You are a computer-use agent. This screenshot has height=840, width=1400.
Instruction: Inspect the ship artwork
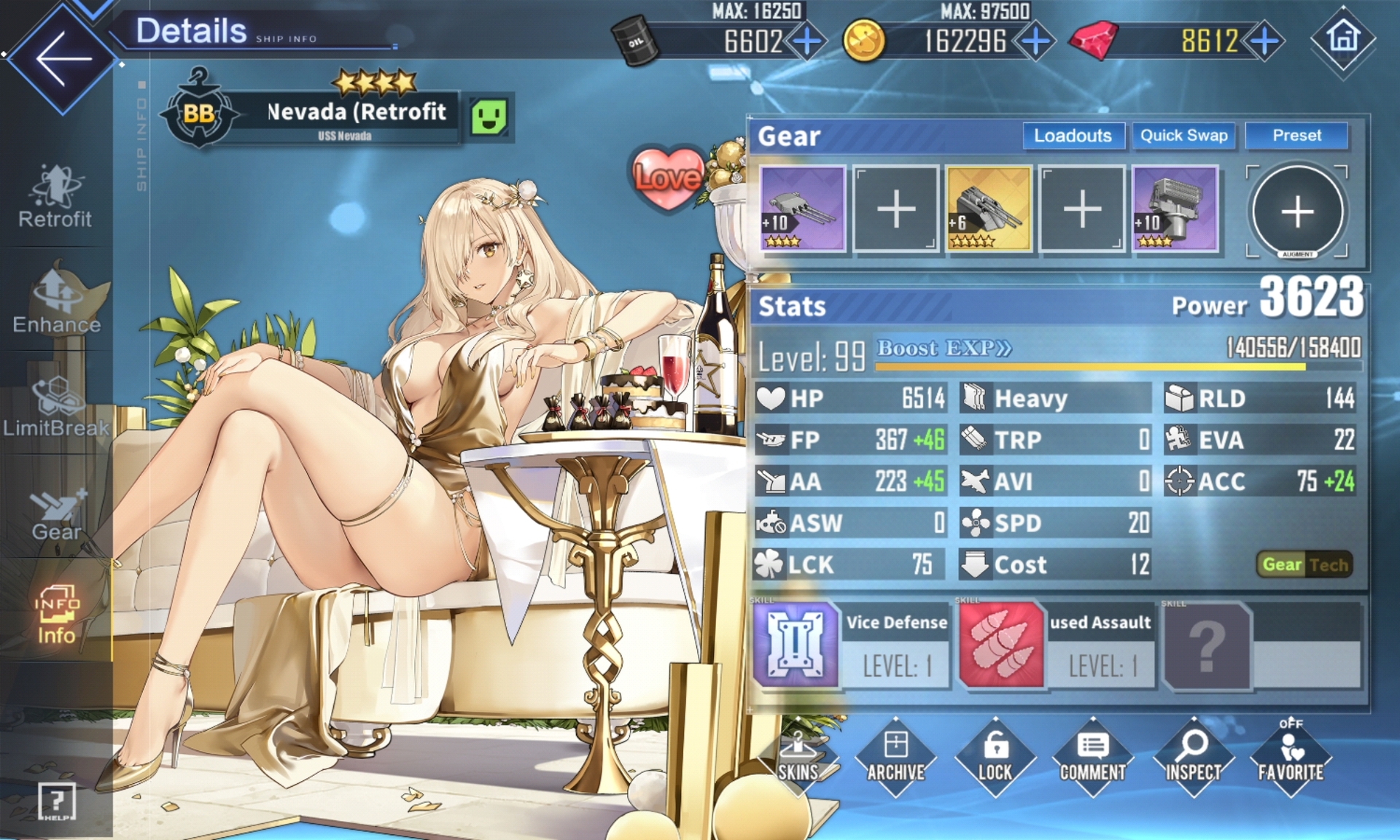[x=1193, y=758]
